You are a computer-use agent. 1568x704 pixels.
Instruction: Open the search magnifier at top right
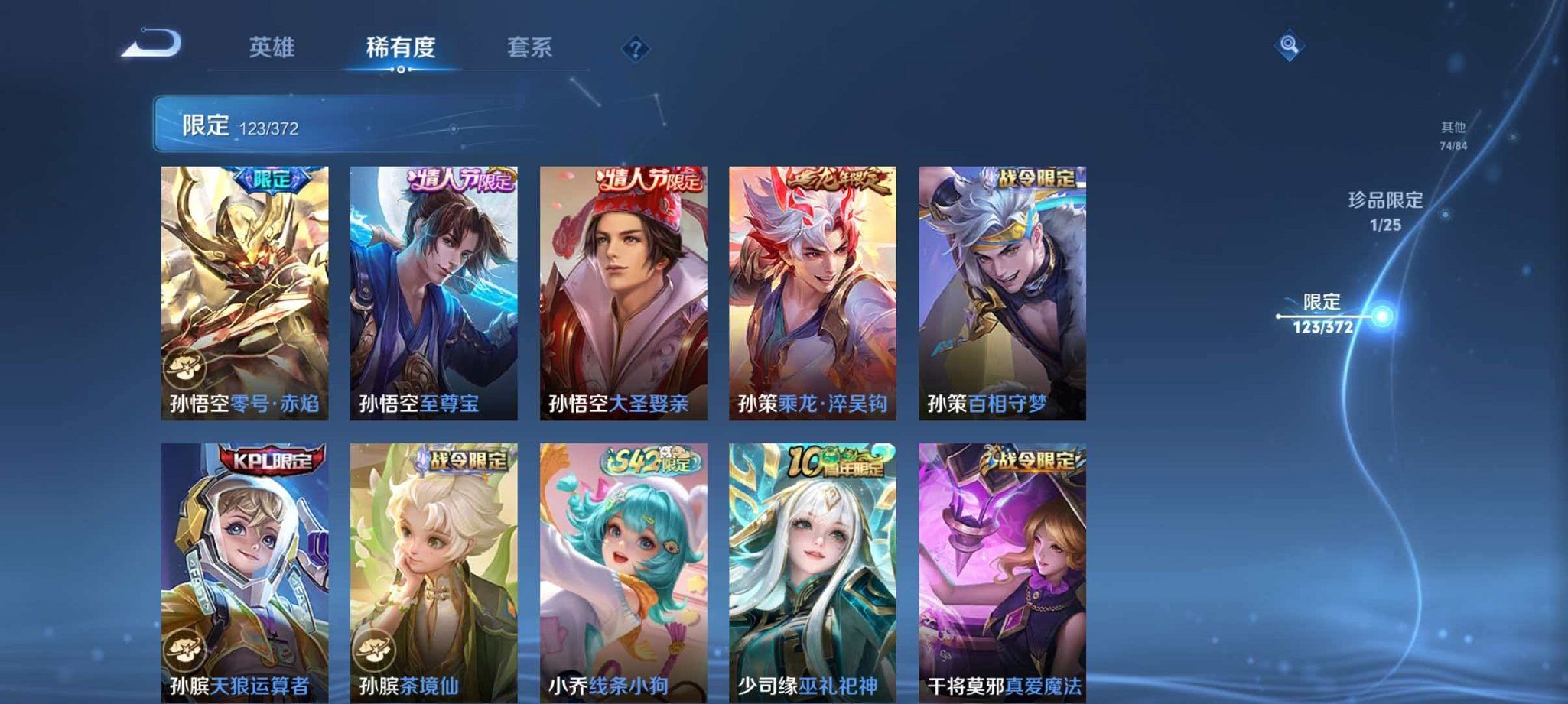coord(1288,46)
